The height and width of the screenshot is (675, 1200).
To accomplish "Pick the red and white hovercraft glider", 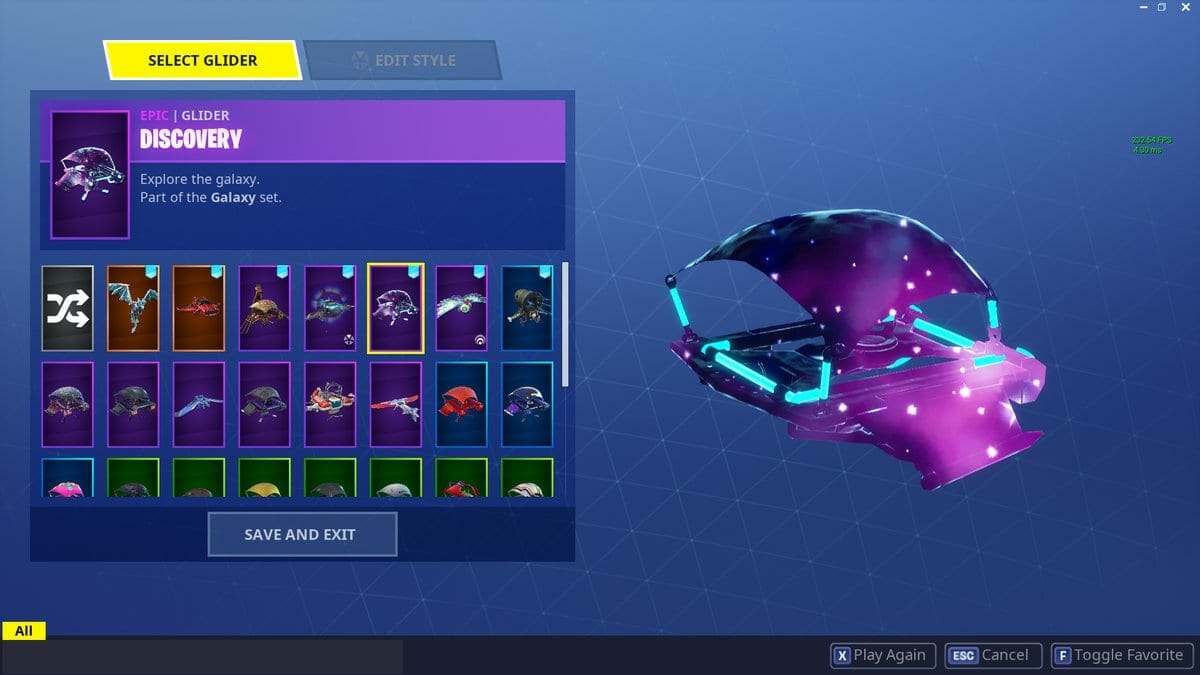I will pos(330,405).
